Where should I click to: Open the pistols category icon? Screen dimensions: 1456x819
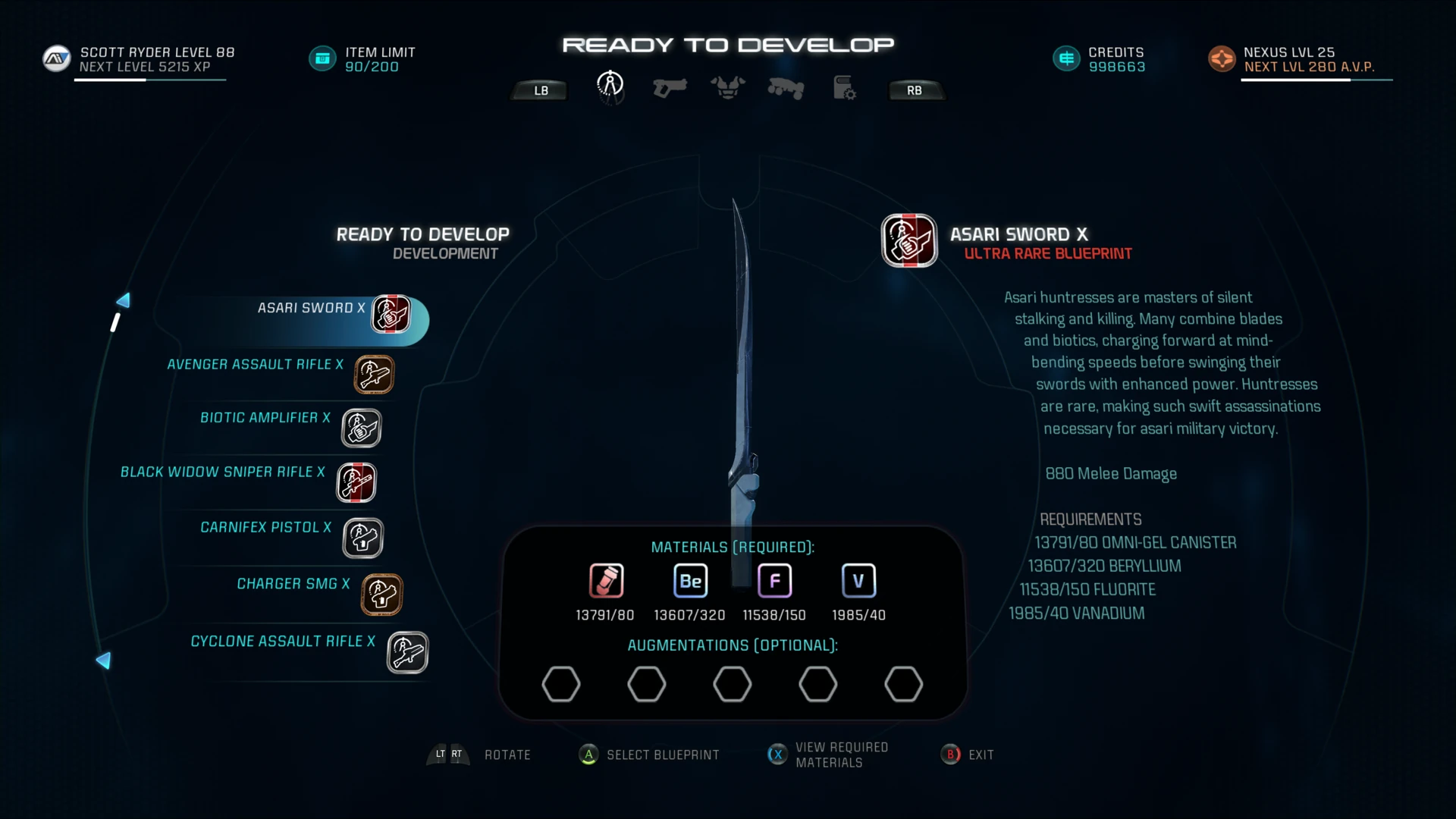(x=670, y=87)
